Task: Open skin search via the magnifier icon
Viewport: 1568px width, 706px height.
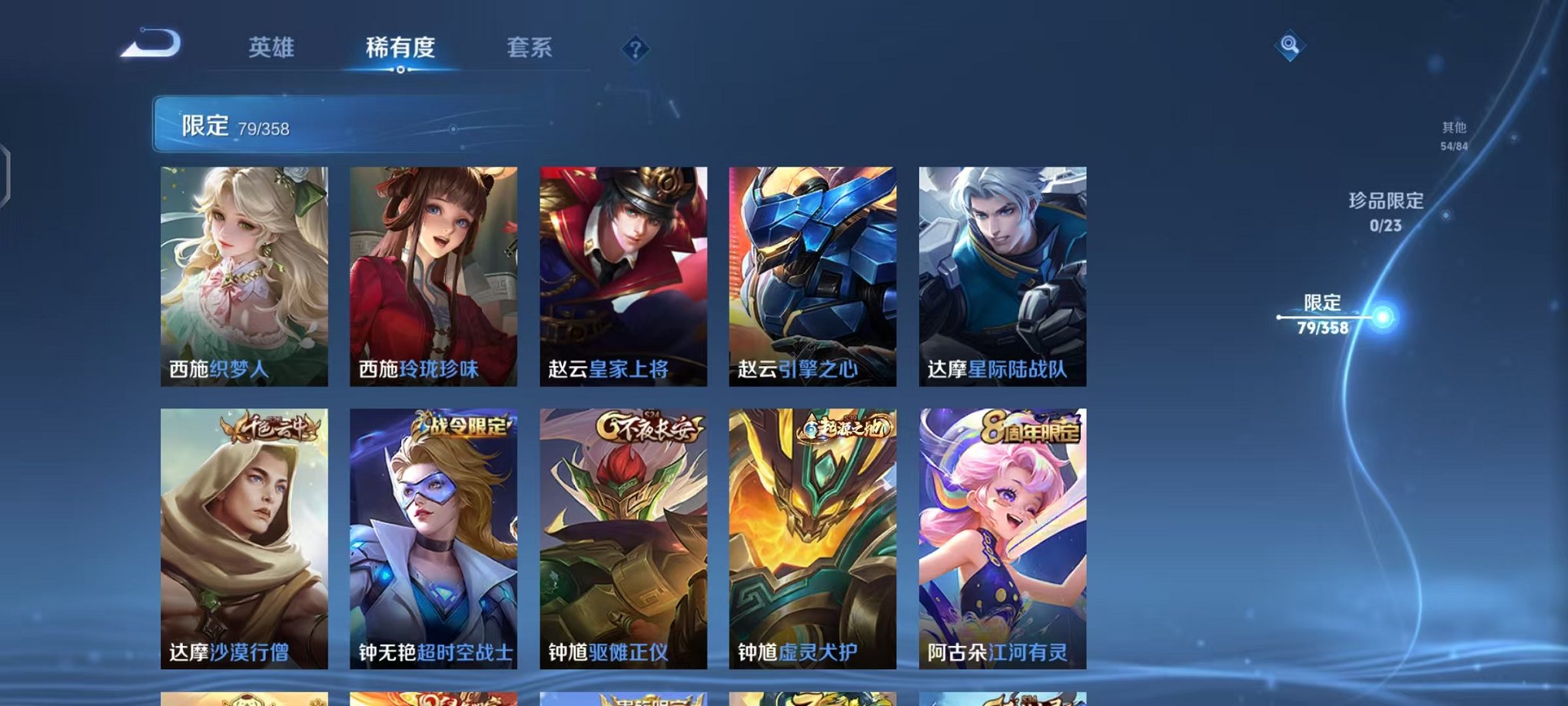Action: click(x=1290, y=45)
